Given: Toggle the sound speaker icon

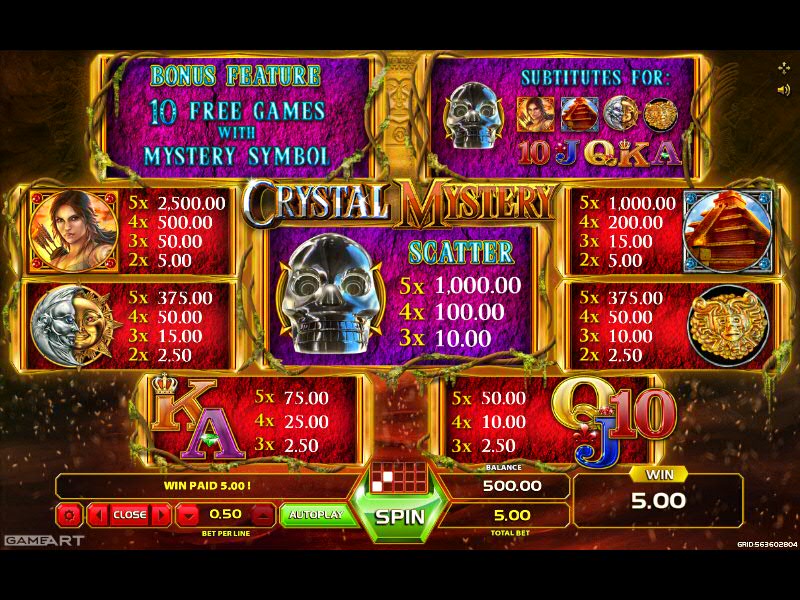Looking at the screenshot, I should pos(783,89).
